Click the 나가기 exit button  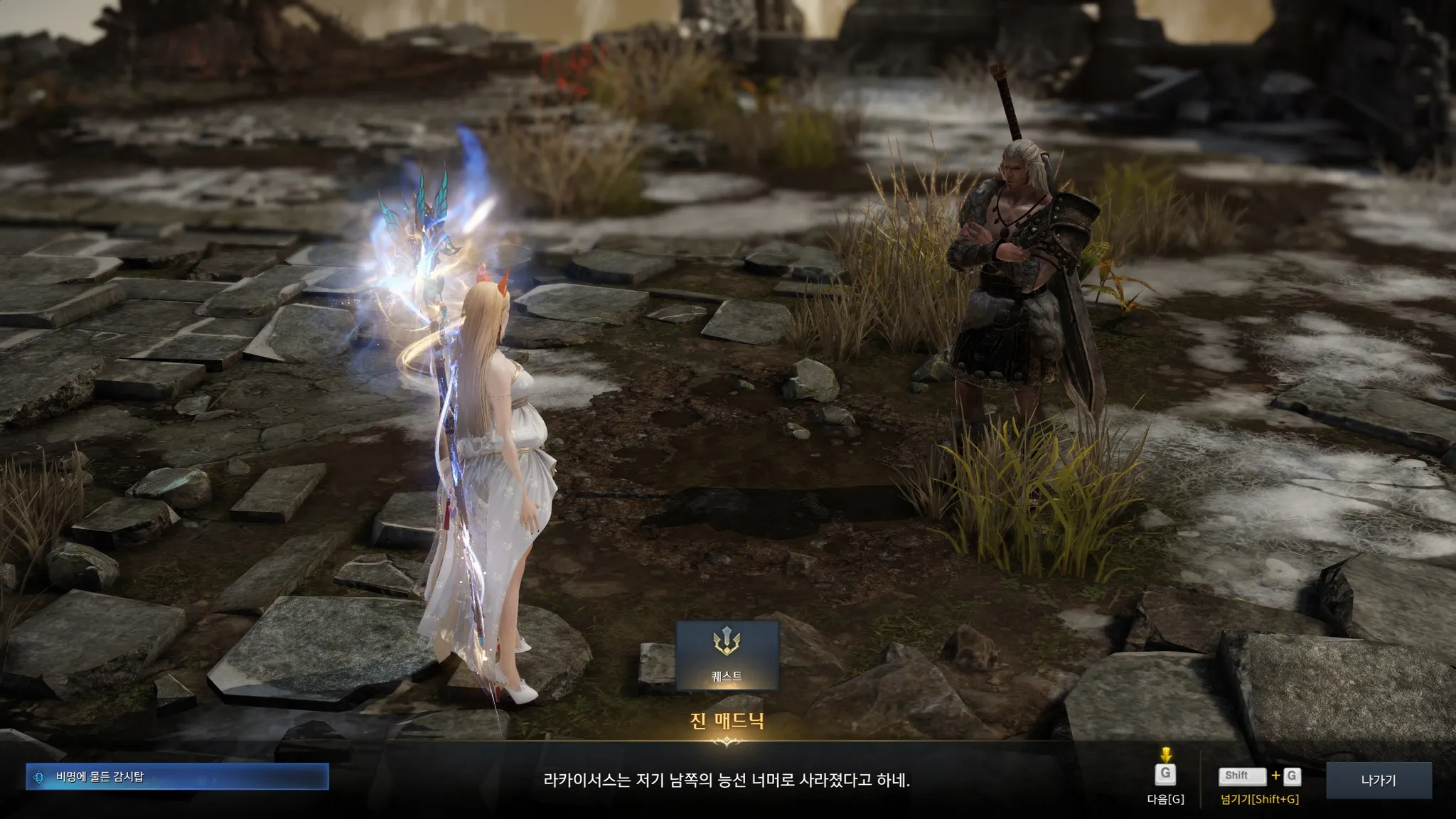click(1378, 781)
